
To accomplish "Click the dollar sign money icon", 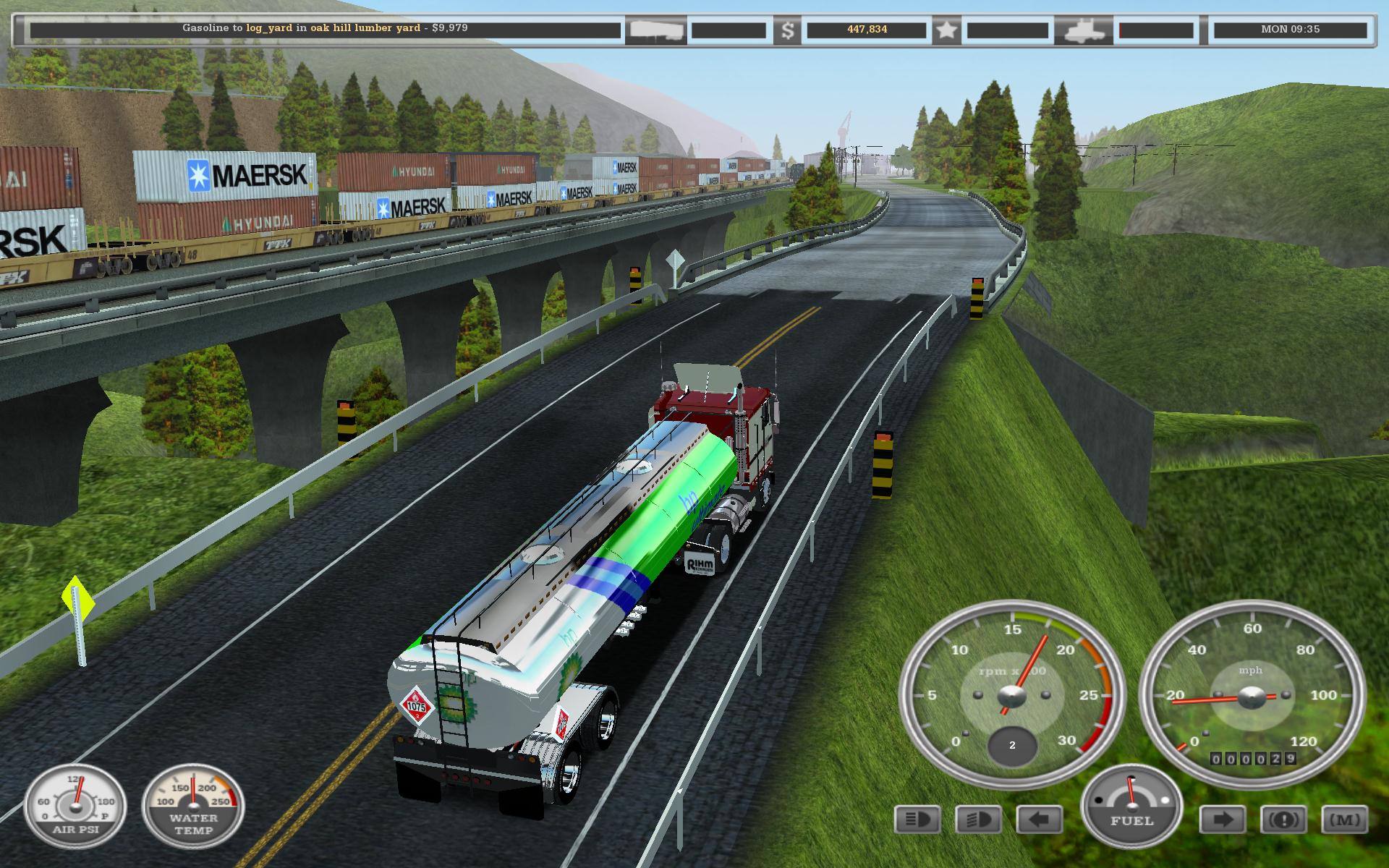I will point(787,30).
